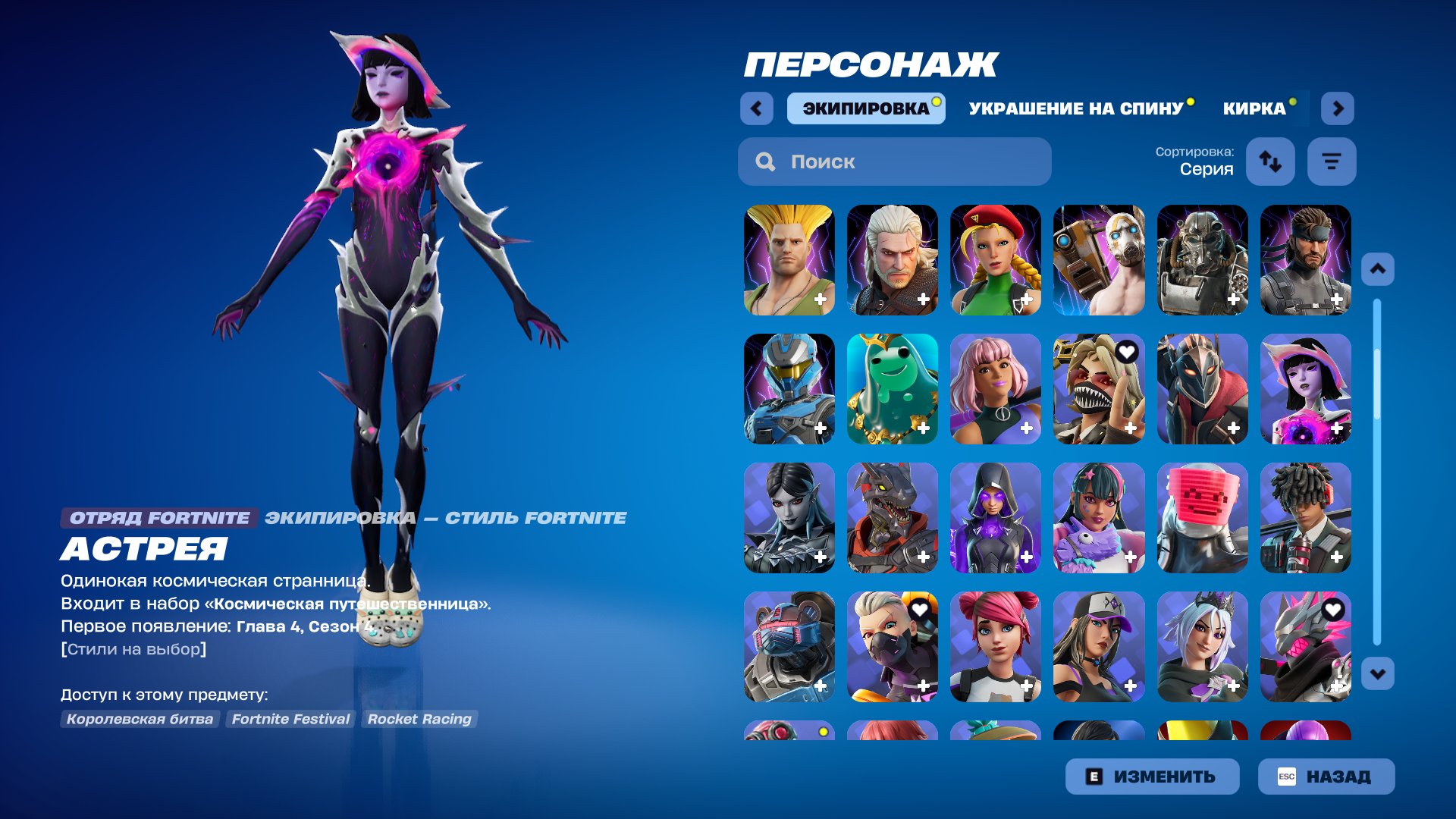
Task: Select the Solid Snake bandana outfit
Action: (1305, 260)
